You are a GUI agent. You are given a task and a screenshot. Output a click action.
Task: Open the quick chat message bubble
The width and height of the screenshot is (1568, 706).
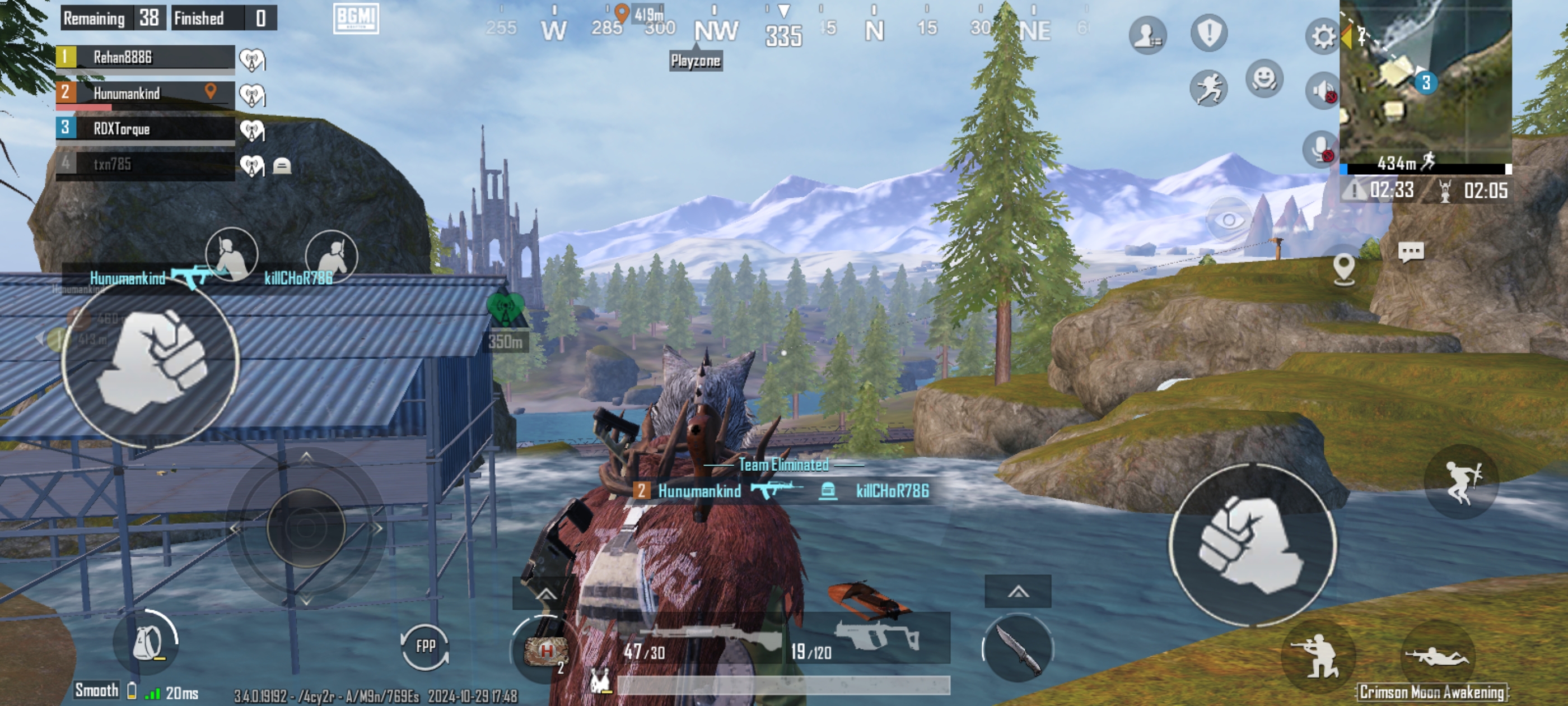(1410, 251)
